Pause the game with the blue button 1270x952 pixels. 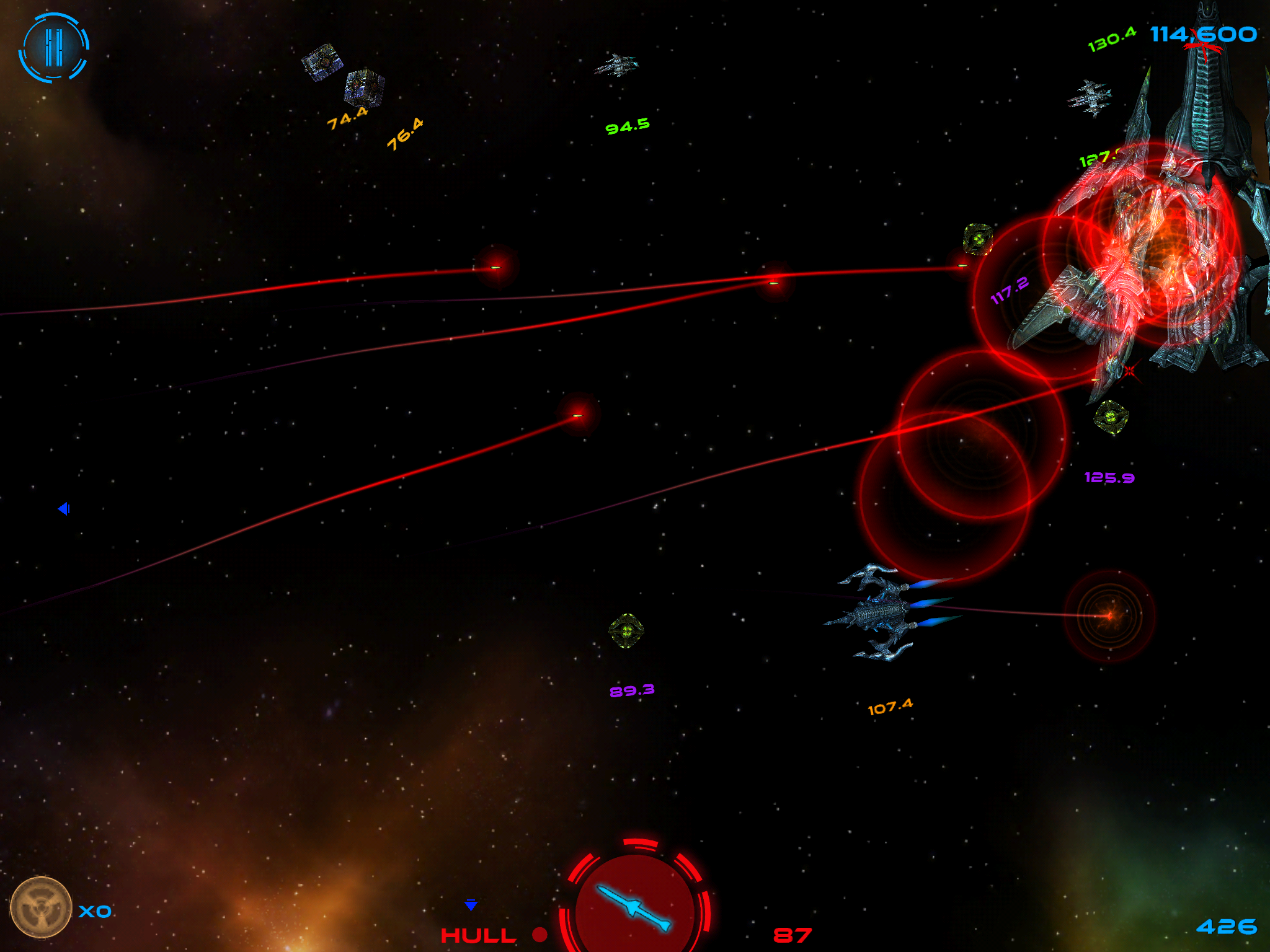[54, 48]
